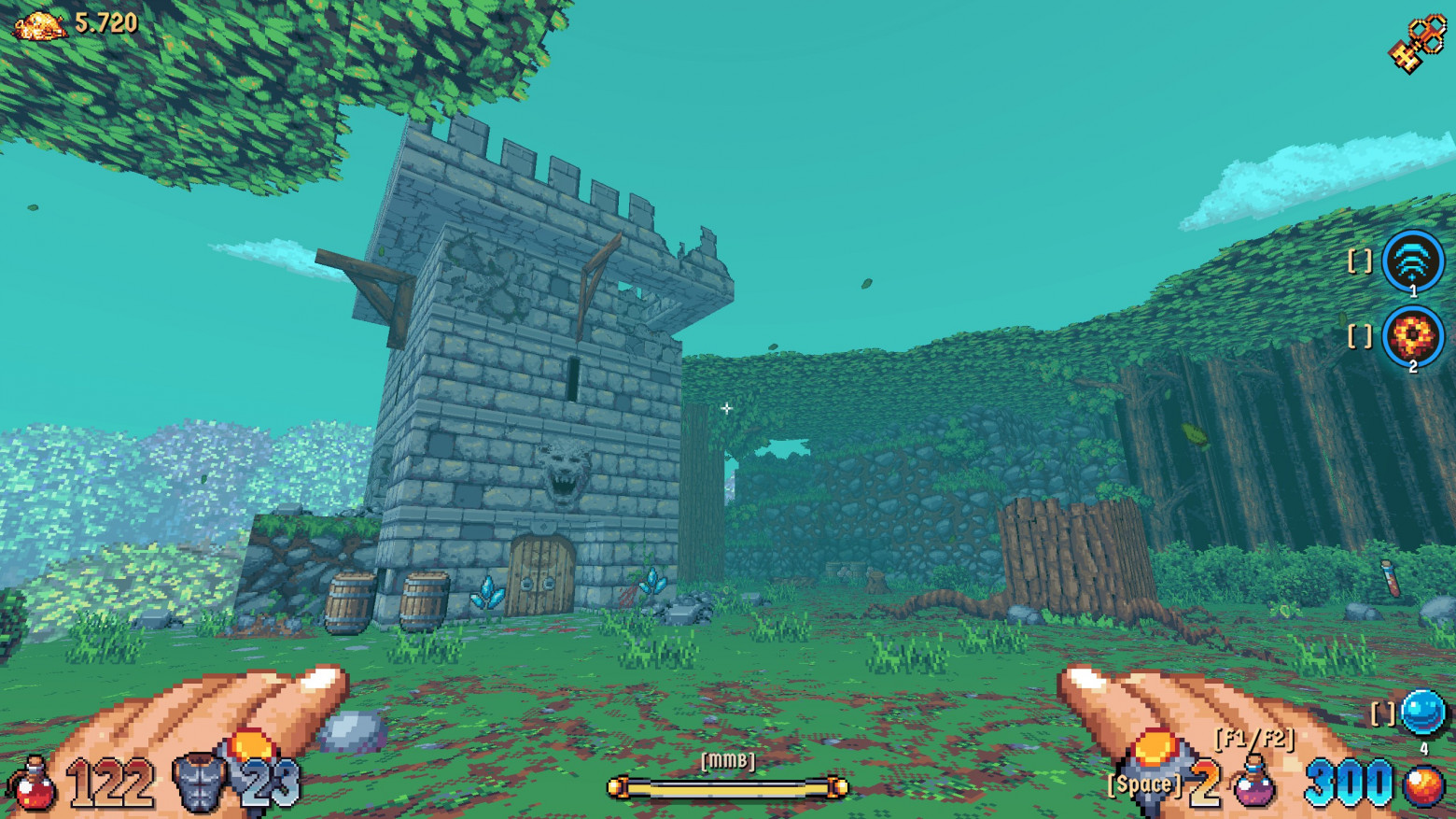Activate the fiery explosion spell icon

coord(1412,335)
